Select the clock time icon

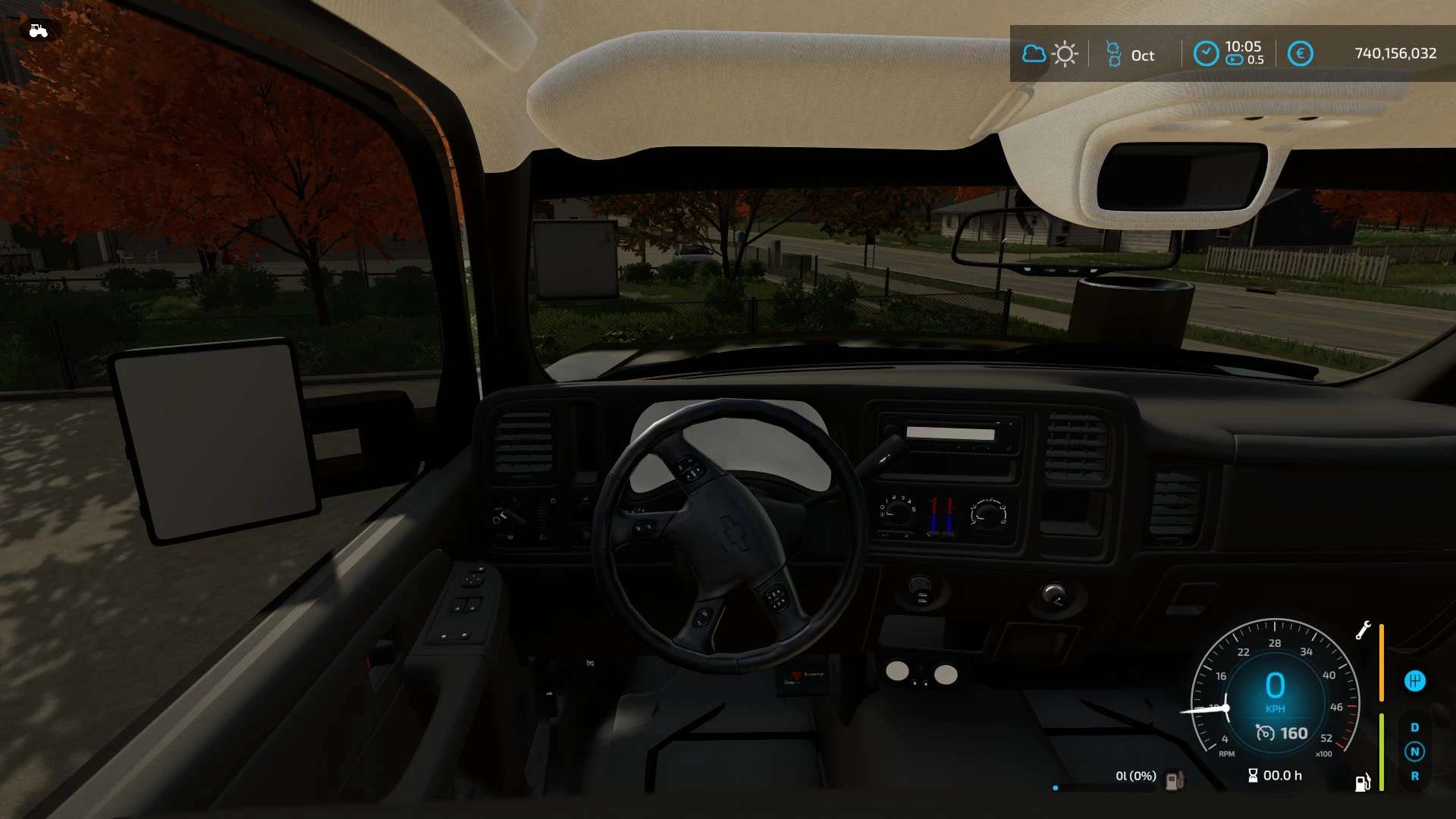(1206, 54)
